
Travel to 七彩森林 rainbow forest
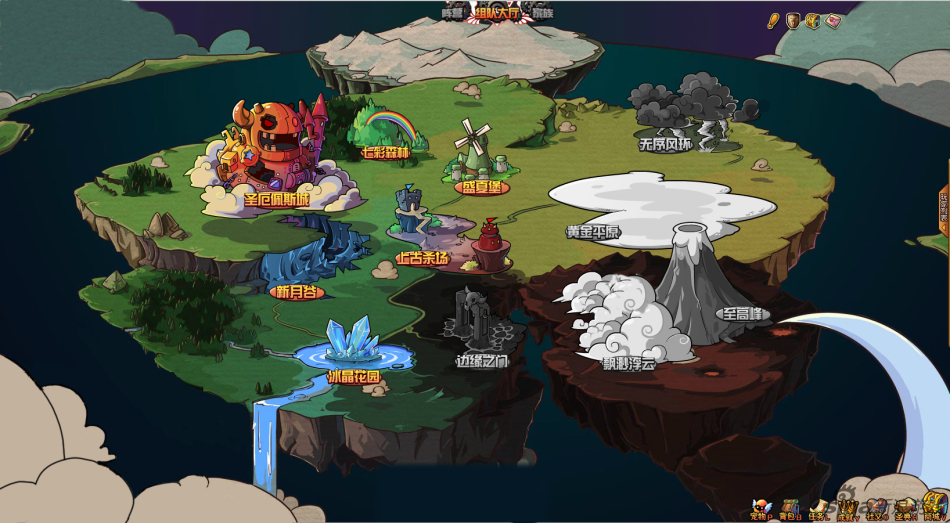point(385,153)
